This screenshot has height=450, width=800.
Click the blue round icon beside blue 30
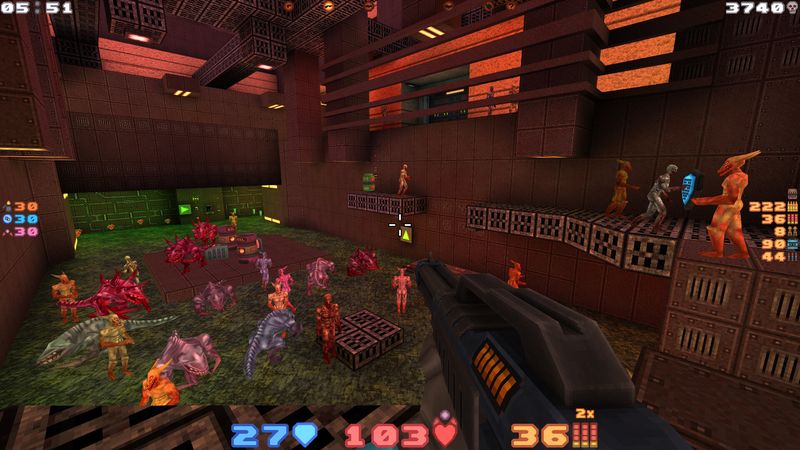click(8, 219)
